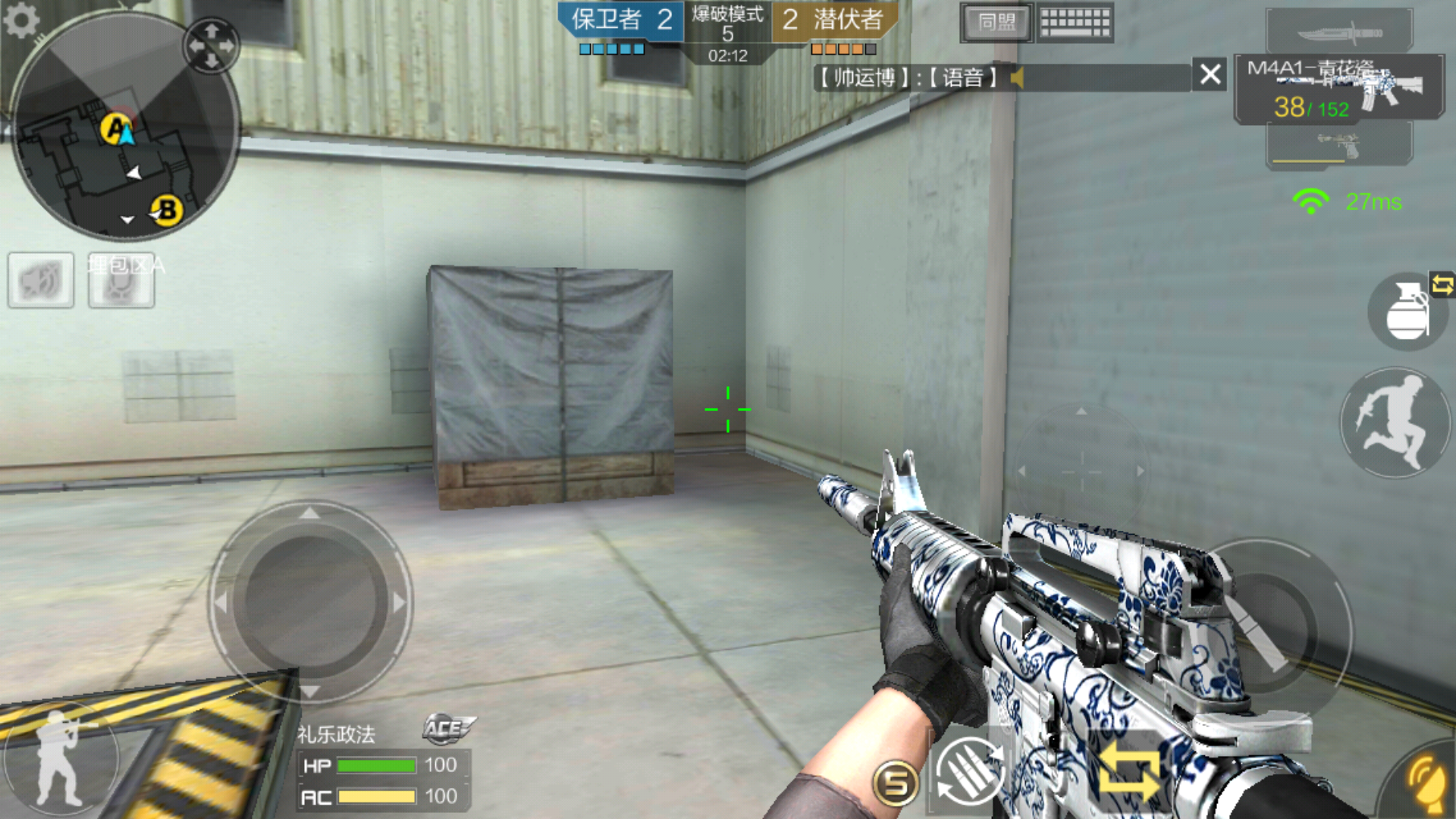1456x819 pixels.
Task: Toggle the minimap expand arrows button
Action: (212, 45)
